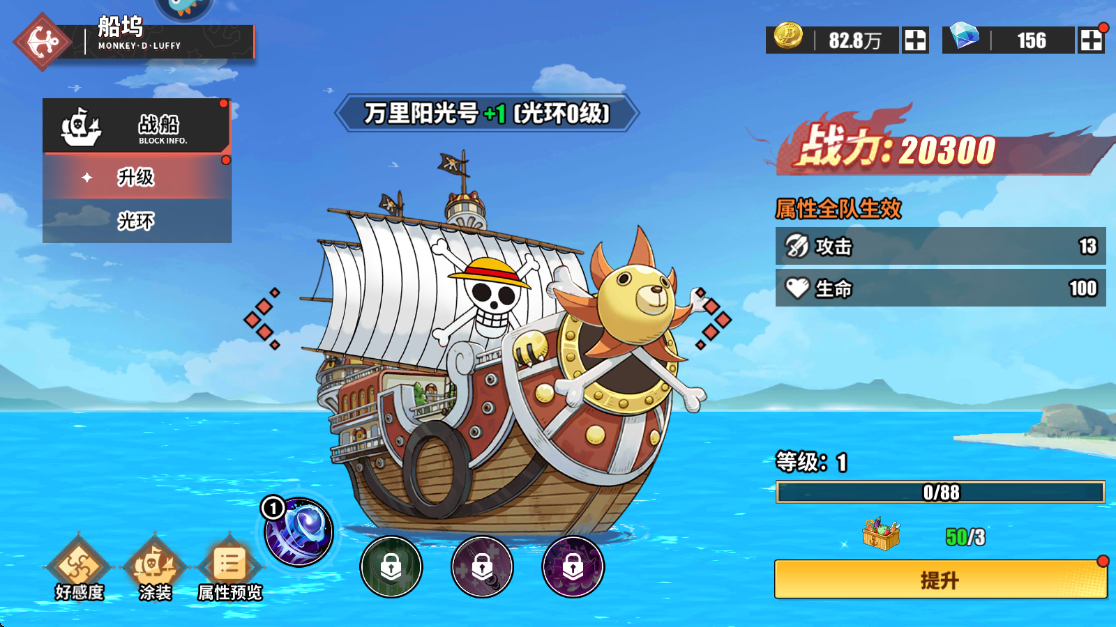The image size is (1116, 627).
Task: Tap the green locked skill slot
Action: coord(391,567)
